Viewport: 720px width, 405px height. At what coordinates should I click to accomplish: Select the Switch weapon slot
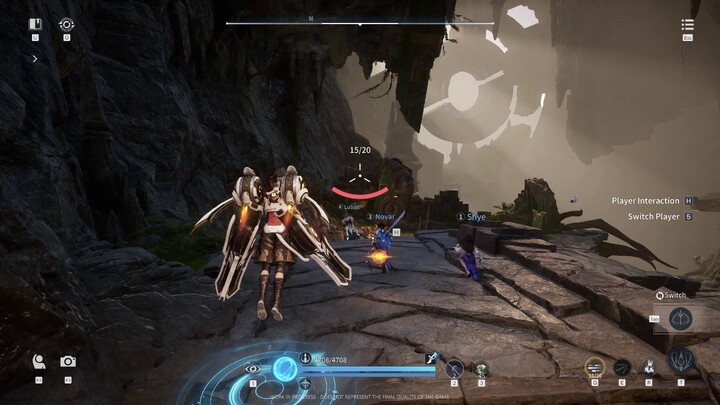681,319
